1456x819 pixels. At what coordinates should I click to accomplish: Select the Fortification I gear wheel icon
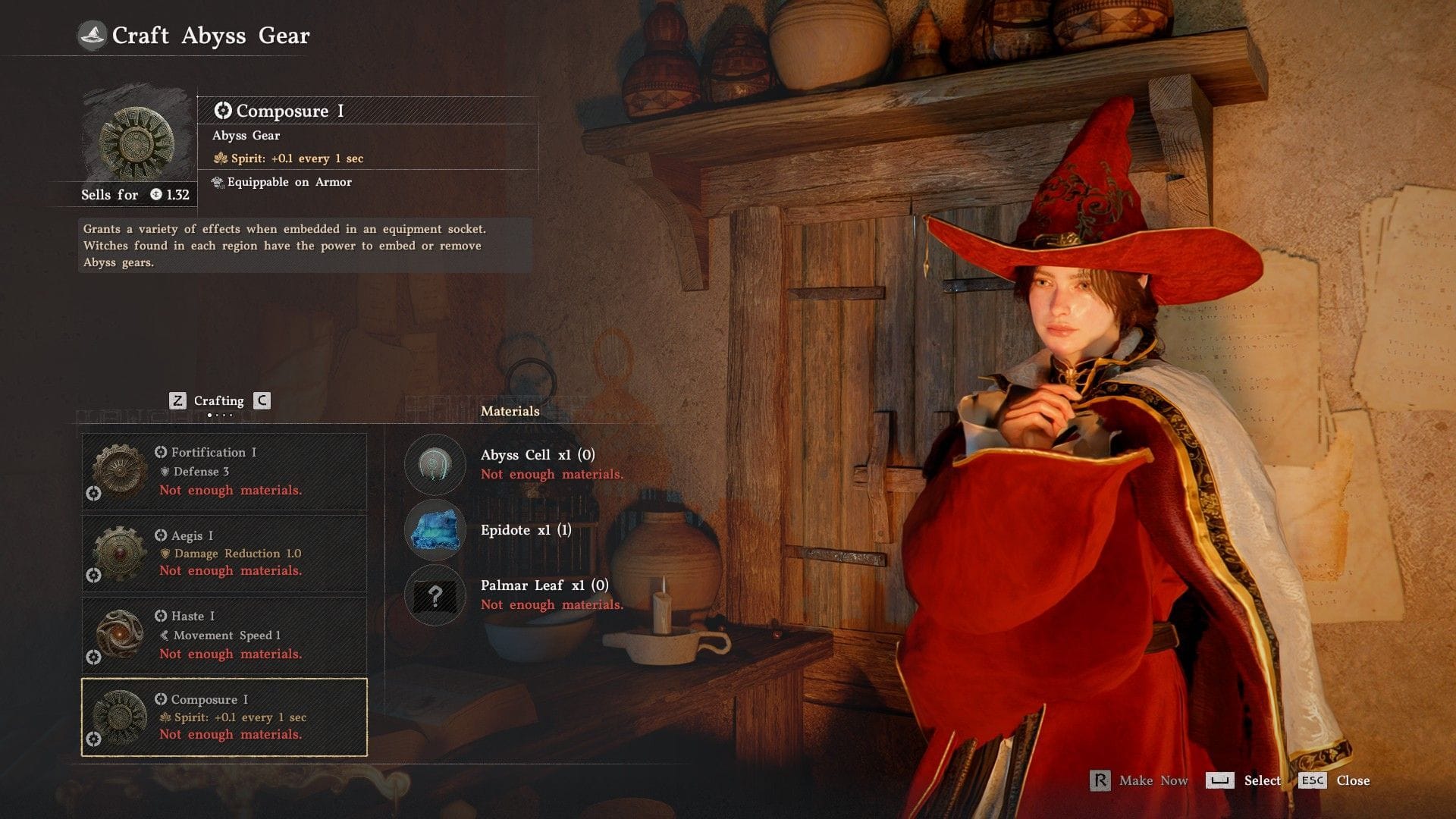point(118,472)
